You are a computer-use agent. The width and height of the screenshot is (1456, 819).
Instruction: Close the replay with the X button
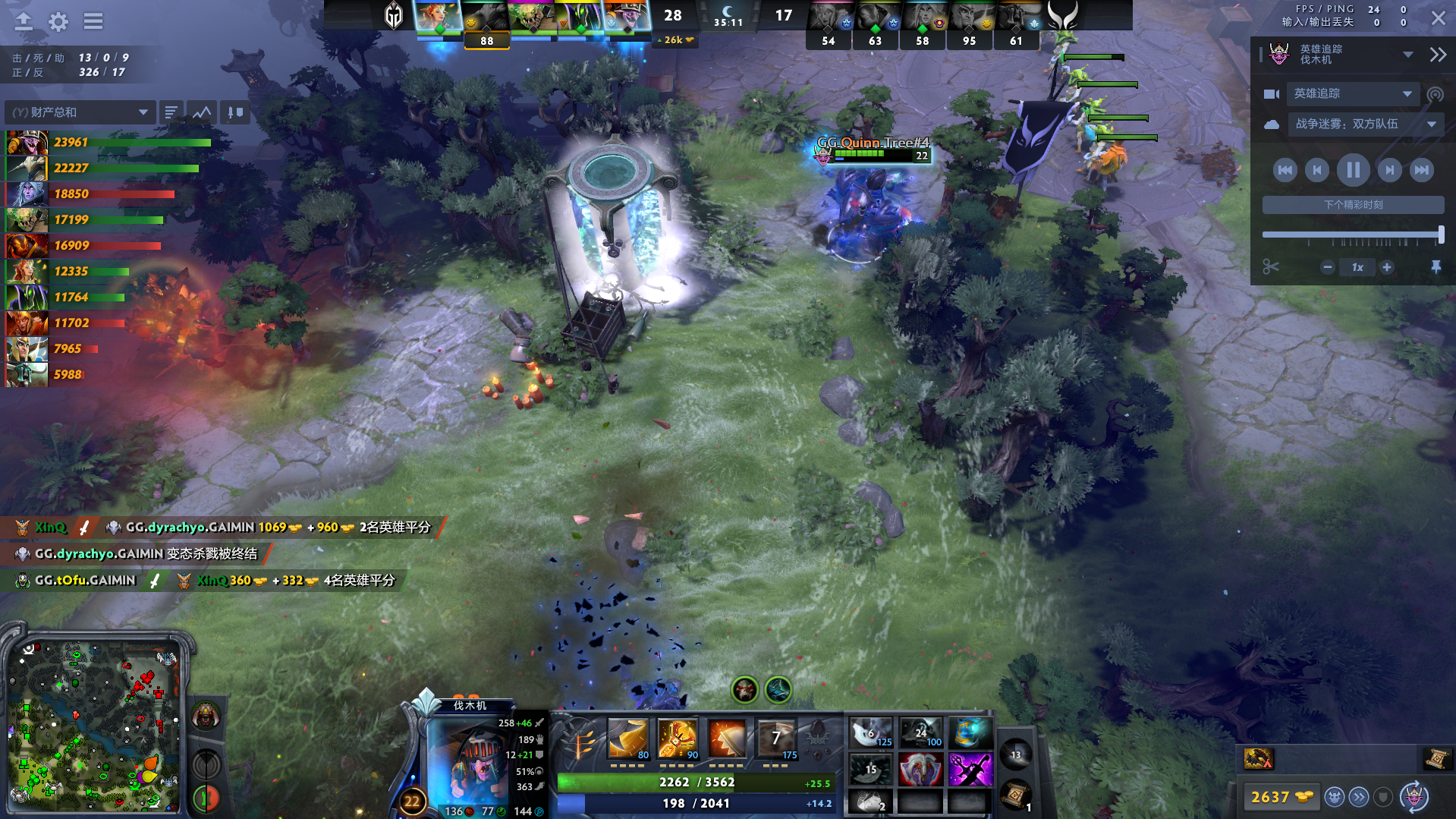tap(1438, 18)
